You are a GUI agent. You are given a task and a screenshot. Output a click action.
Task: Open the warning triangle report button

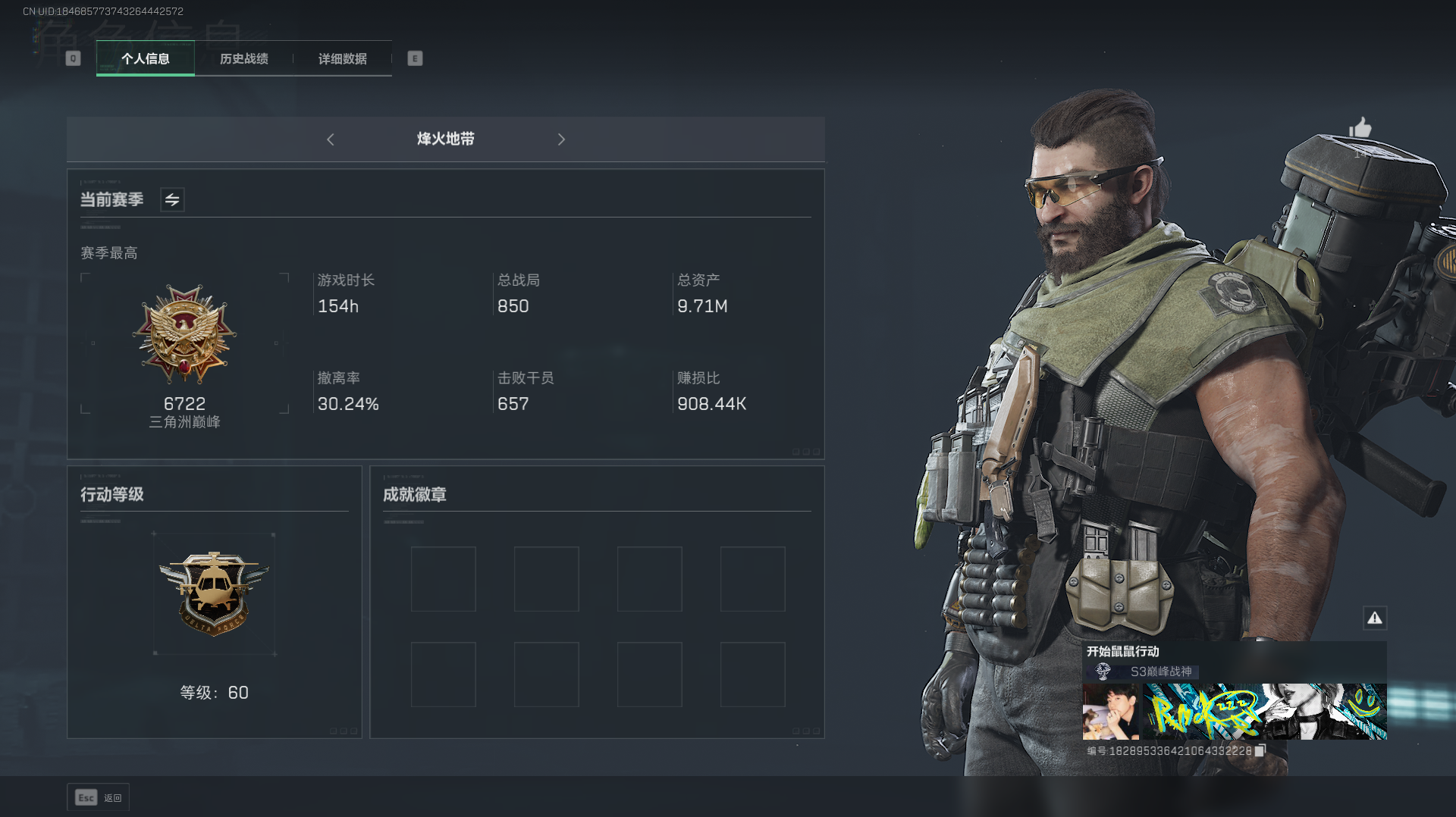point(1374,618)
